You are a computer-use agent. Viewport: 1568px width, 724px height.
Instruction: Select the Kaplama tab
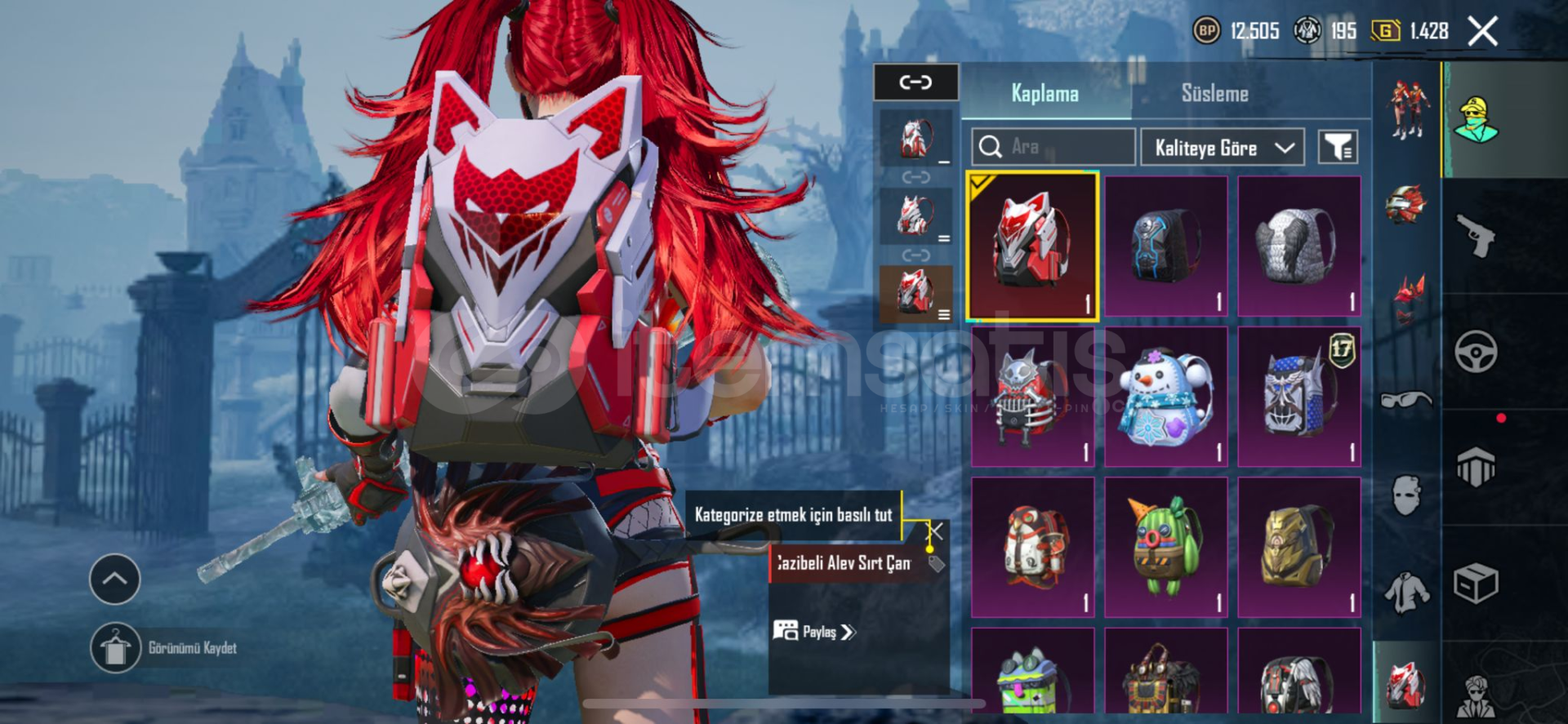[1045, 93]
